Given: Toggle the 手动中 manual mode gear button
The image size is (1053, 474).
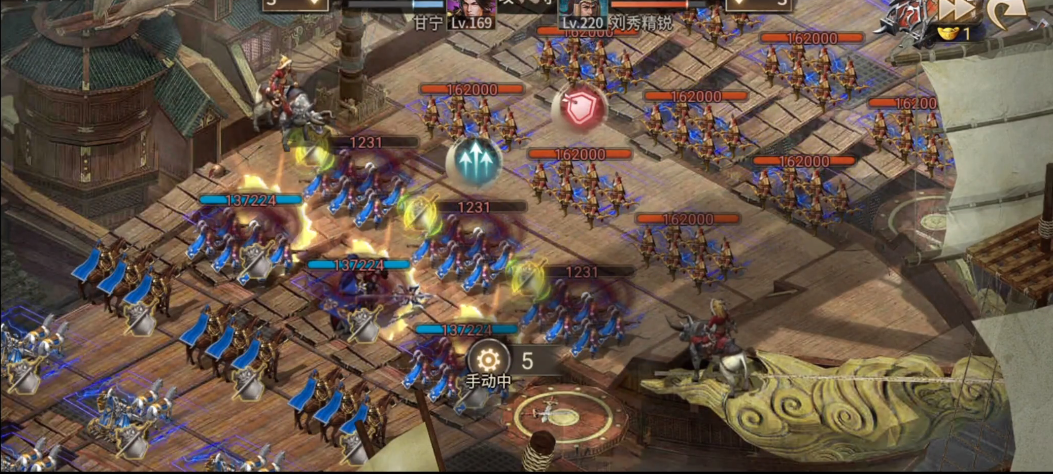Looking at the screenshot, I should click(488, 360).
